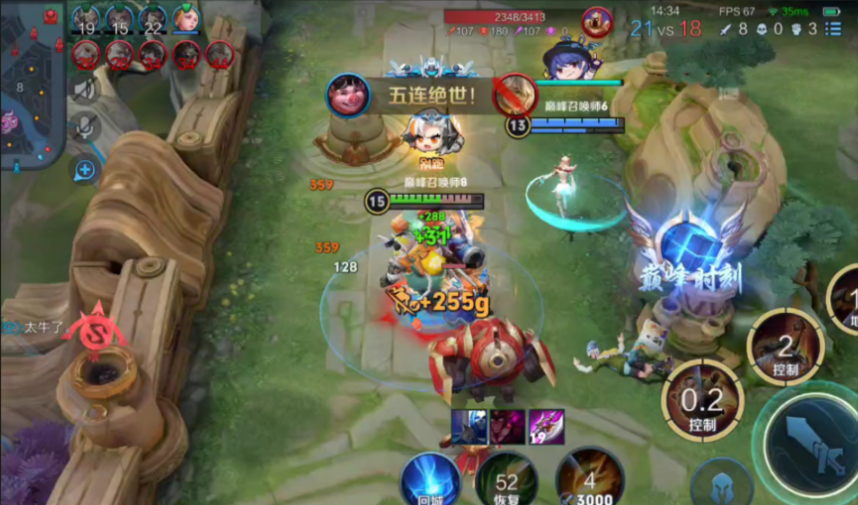Select the teammate portrait showing 22
The height and width of the screenshot is (505, 858).
[x=153, y=20]
